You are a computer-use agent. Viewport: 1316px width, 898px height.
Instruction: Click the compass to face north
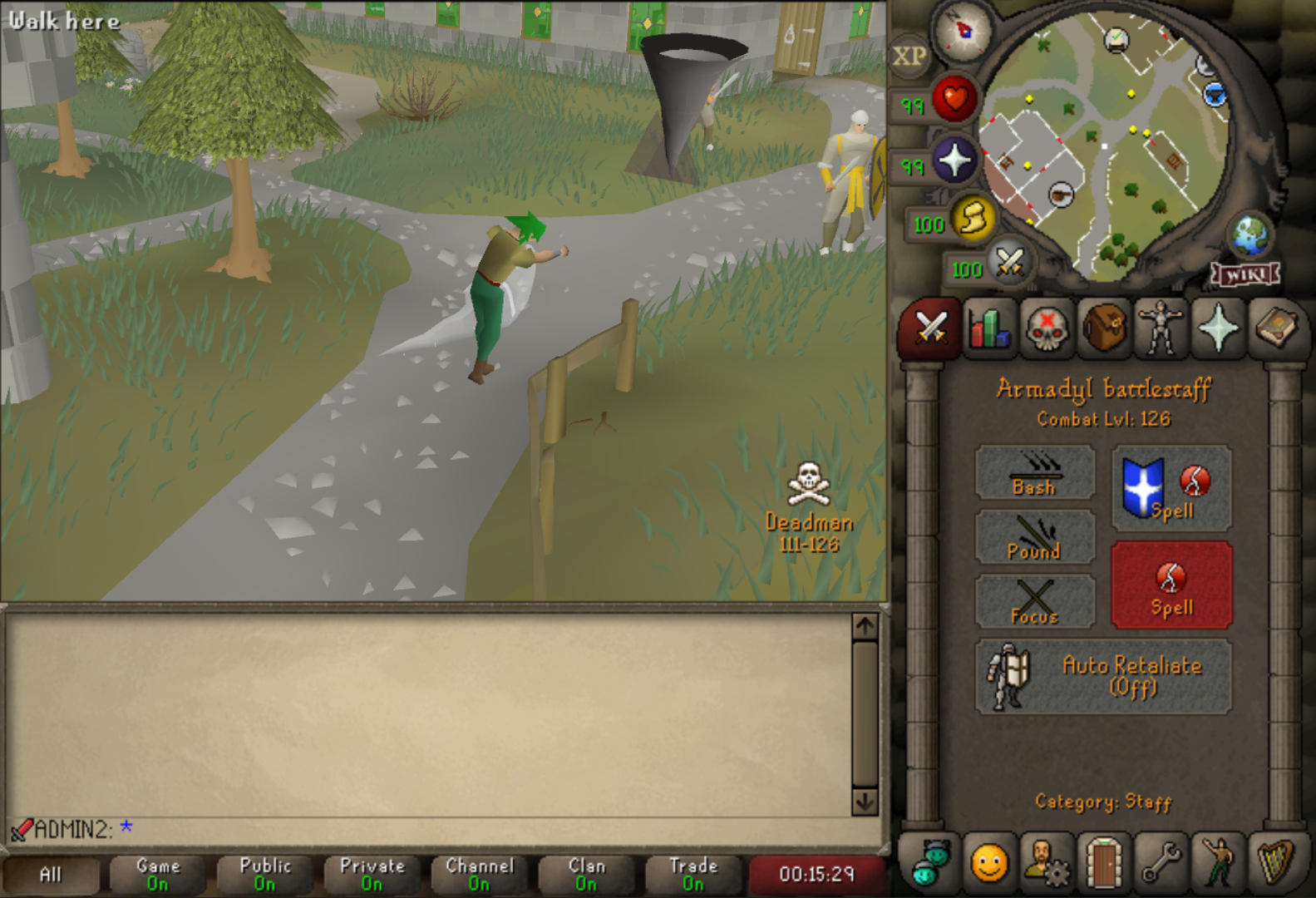point(964,32)
